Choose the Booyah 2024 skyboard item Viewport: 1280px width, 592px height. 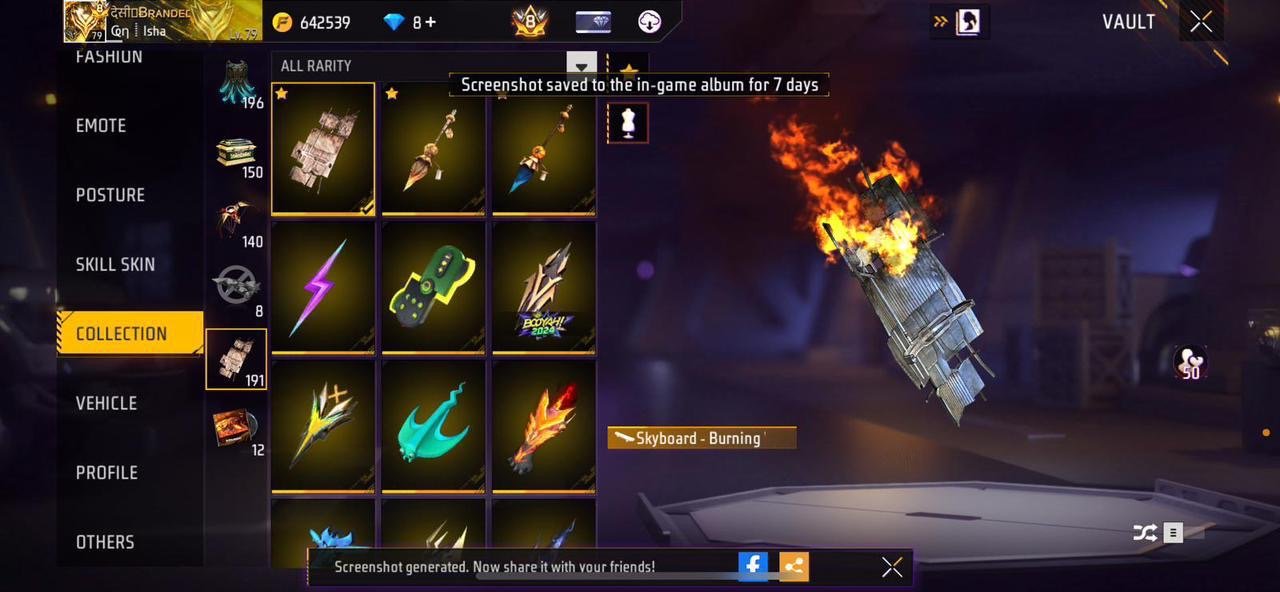pyautogui.click(x=543, y=287)
